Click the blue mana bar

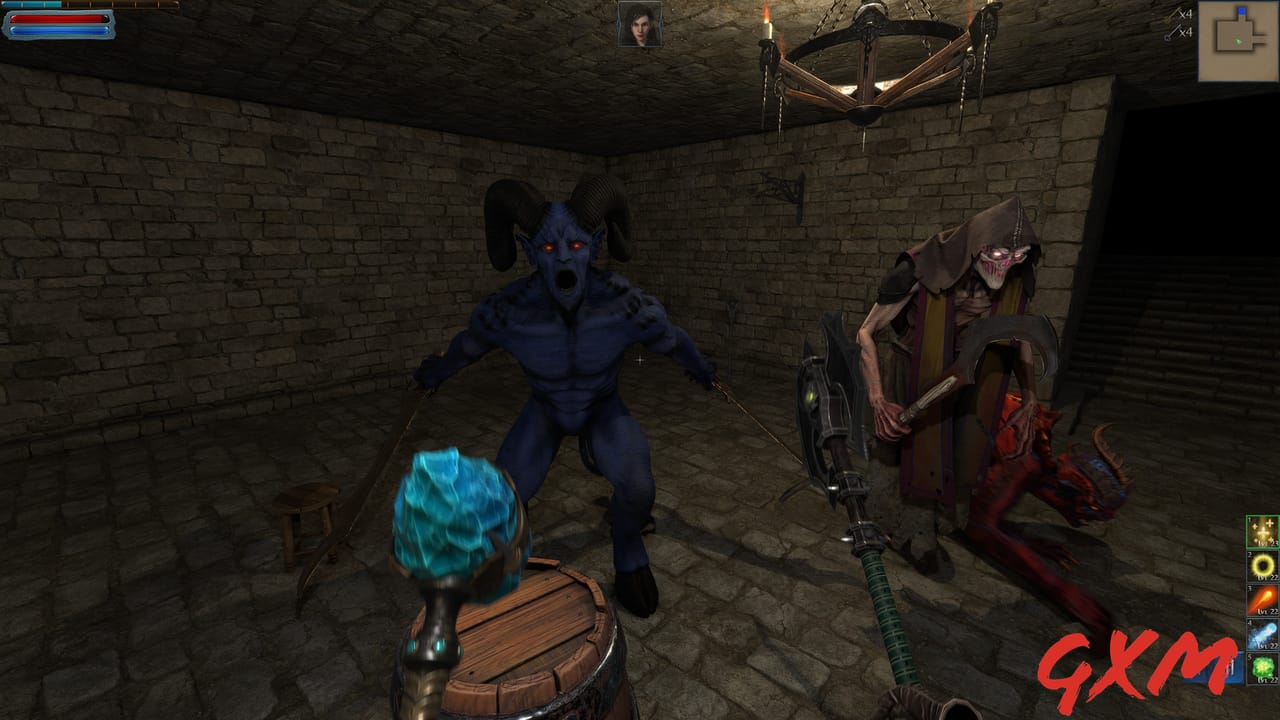click(57, 28)
